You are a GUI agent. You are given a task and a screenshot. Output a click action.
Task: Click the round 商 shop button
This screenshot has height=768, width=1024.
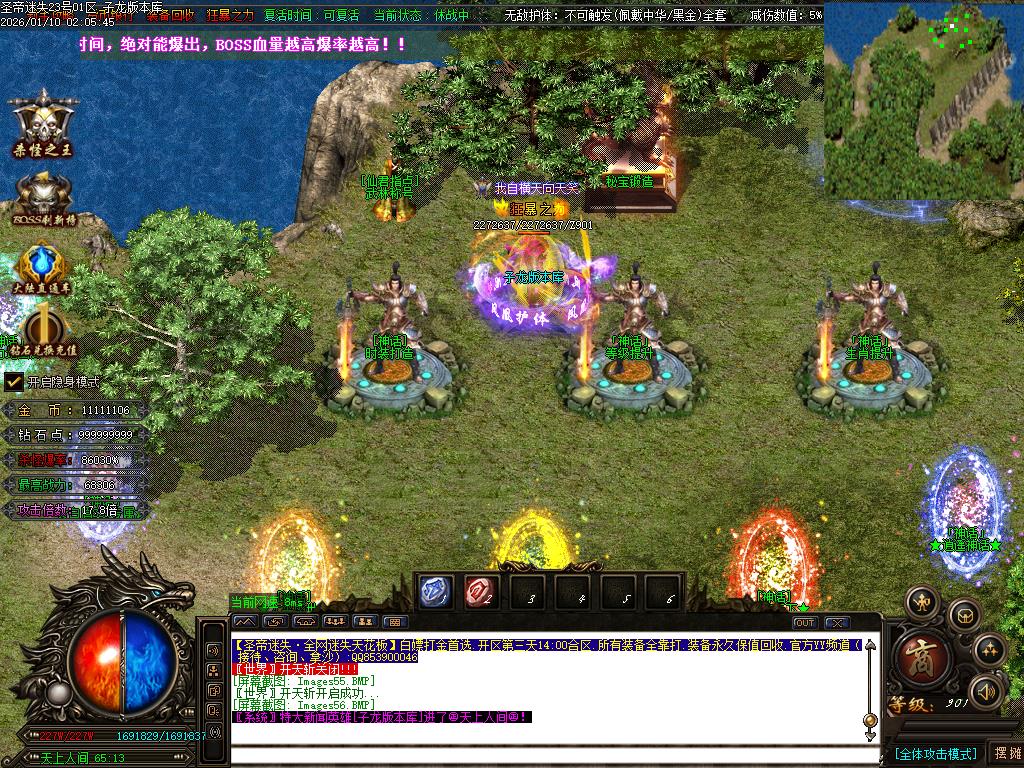click(x=915, y=657)
